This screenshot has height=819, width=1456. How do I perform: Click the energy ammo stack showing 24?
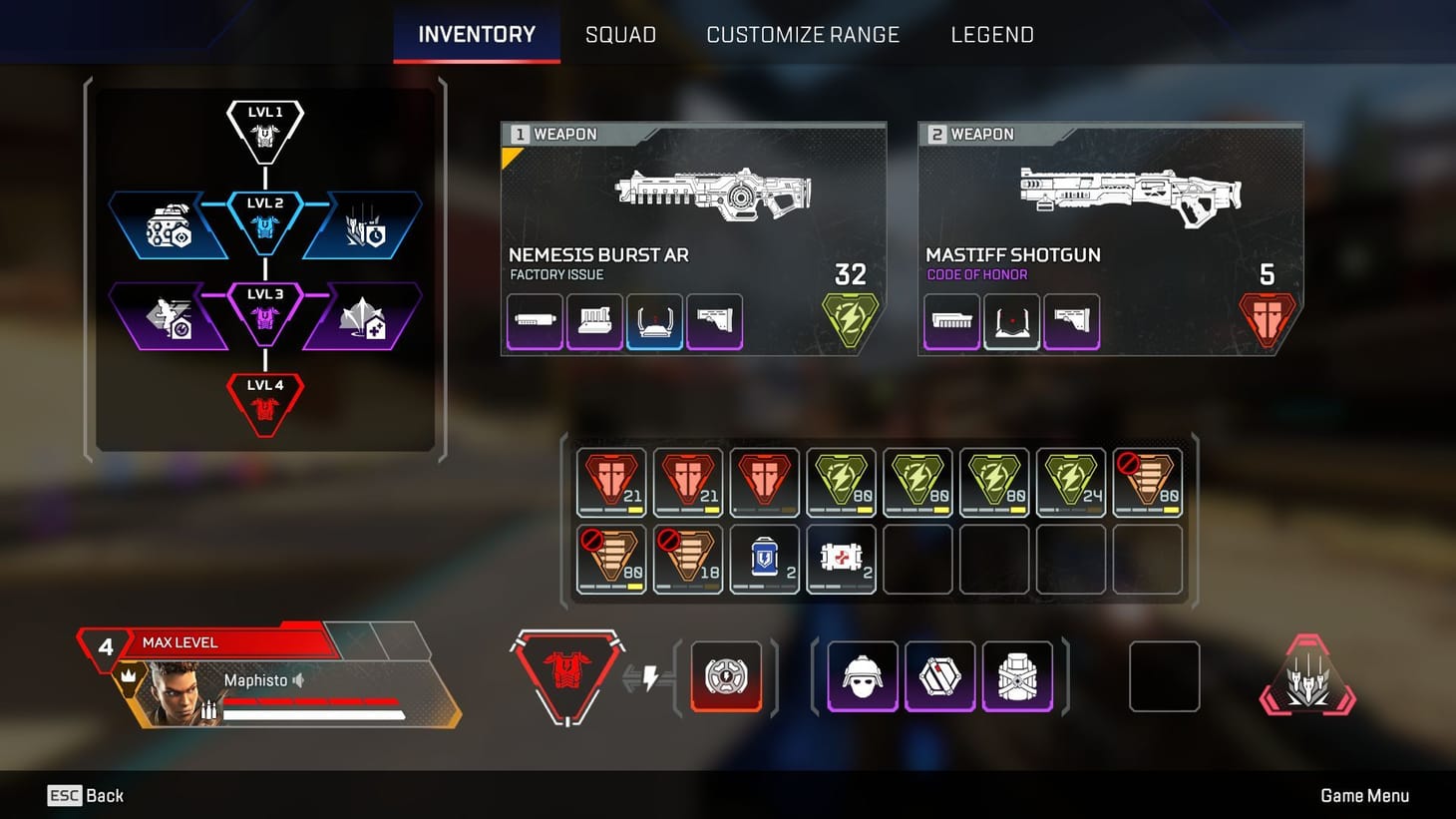pos(1071,482)
